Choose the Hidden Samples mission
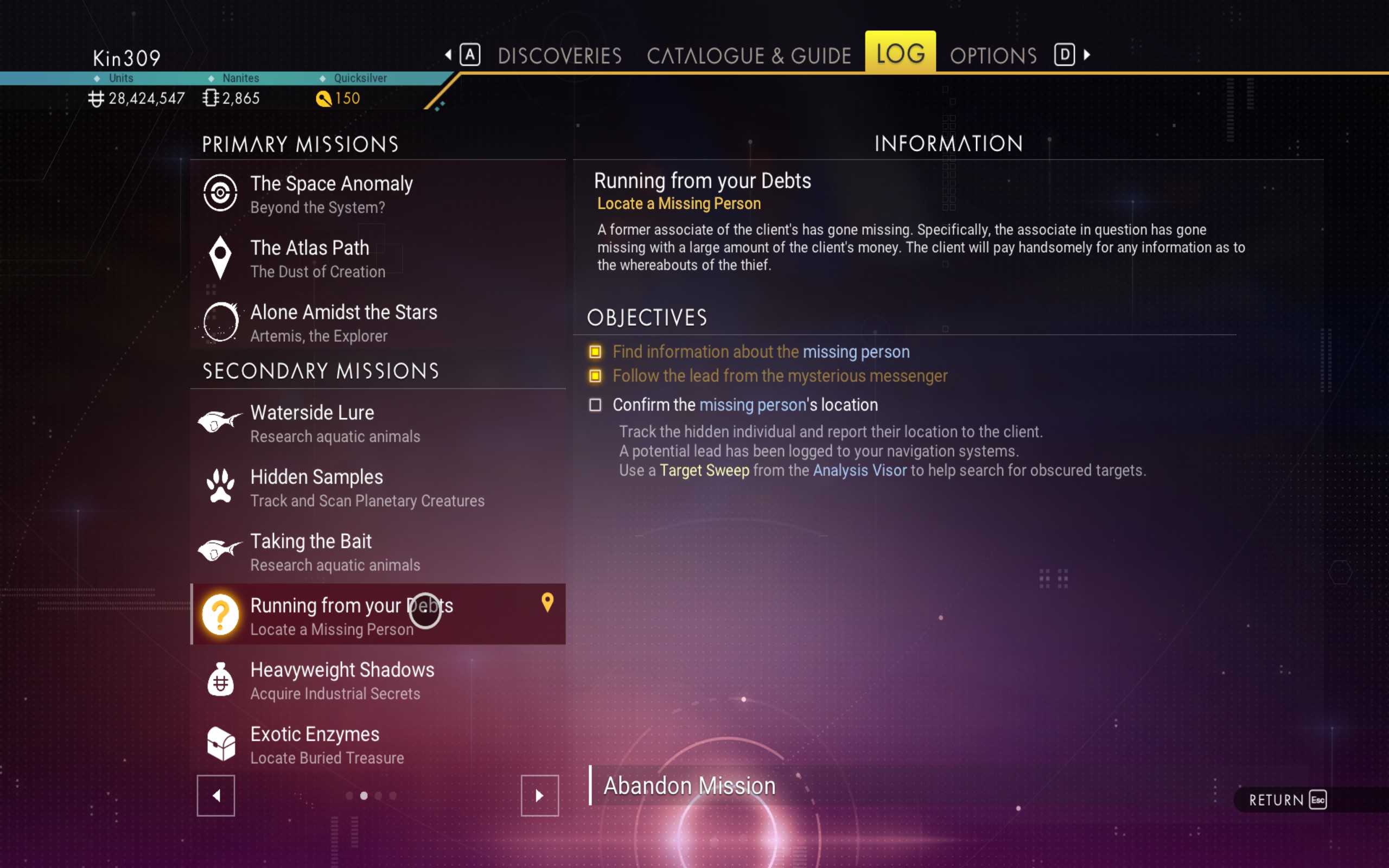 pos(378,487)
